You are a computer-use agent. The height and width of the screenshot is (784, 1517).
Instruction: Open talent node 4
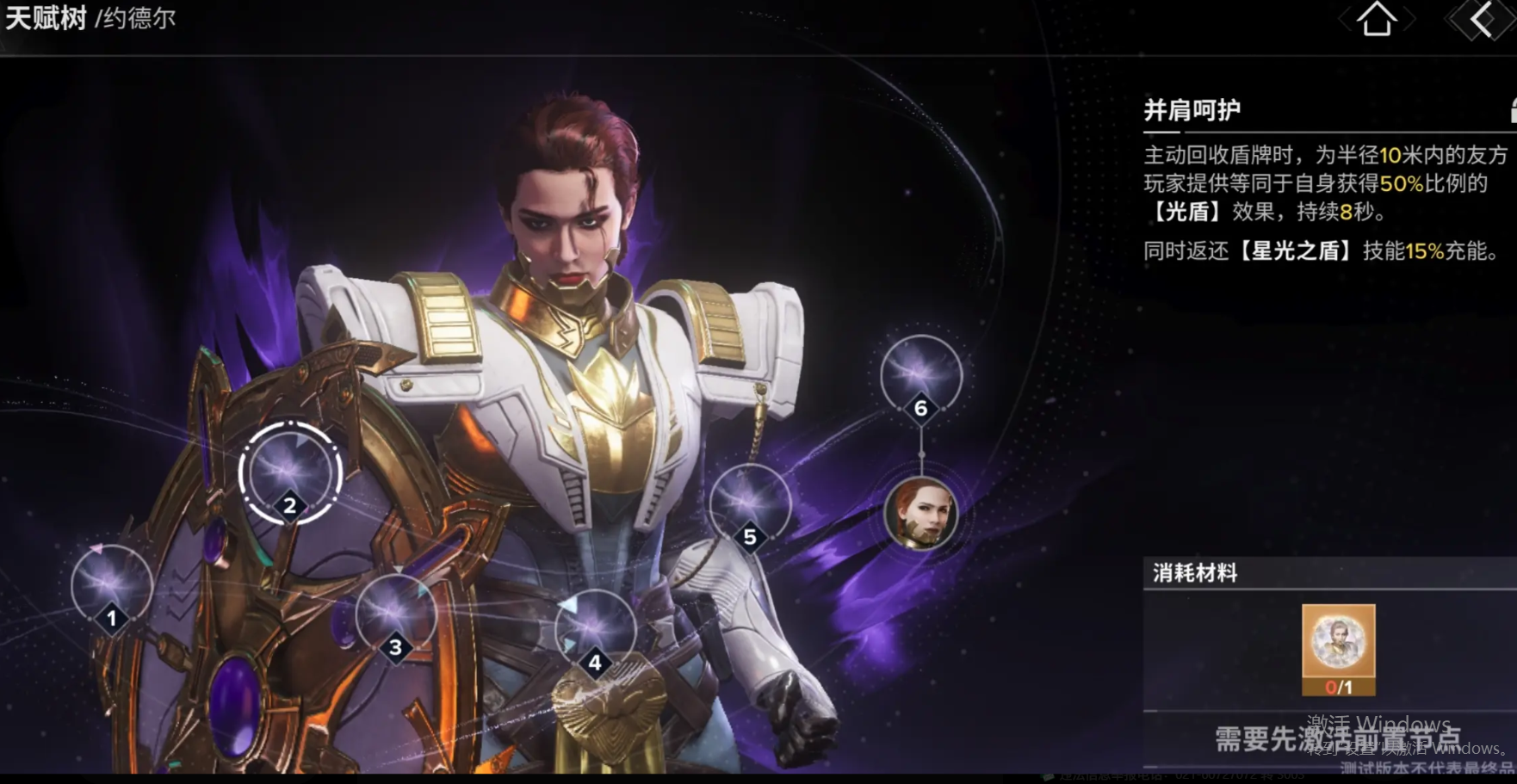click(x=594, y=630)
